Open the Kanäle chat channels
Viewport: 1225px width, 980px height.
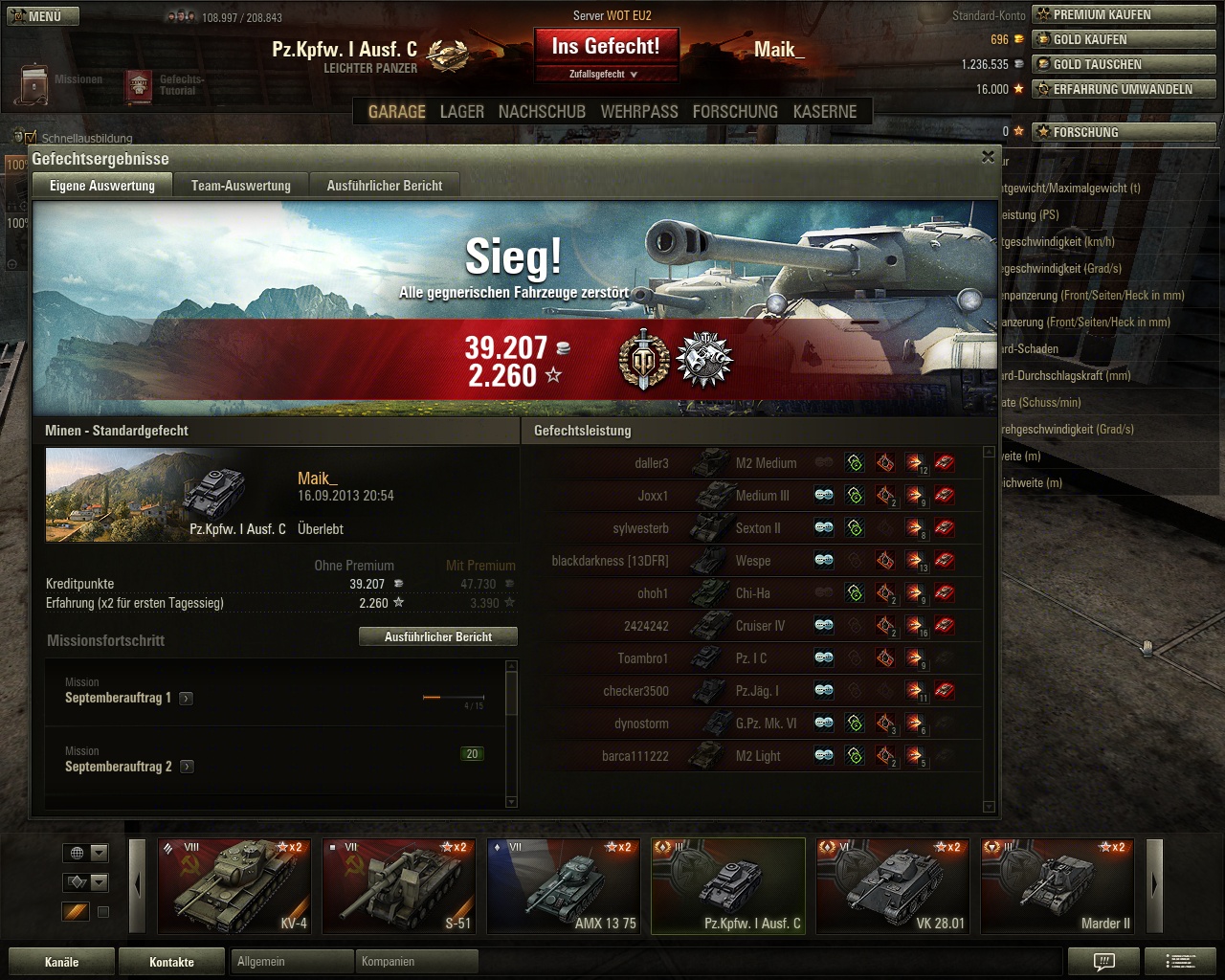point(62,962)
